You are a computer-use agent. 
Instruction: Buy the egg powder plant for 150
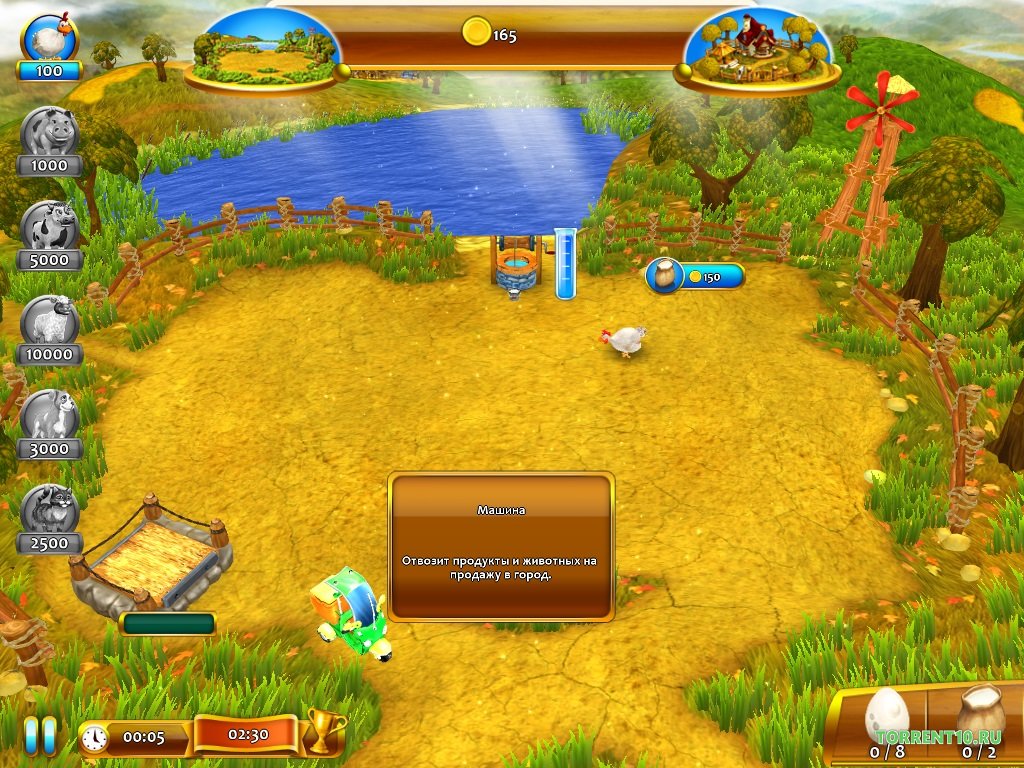(695, 276)
